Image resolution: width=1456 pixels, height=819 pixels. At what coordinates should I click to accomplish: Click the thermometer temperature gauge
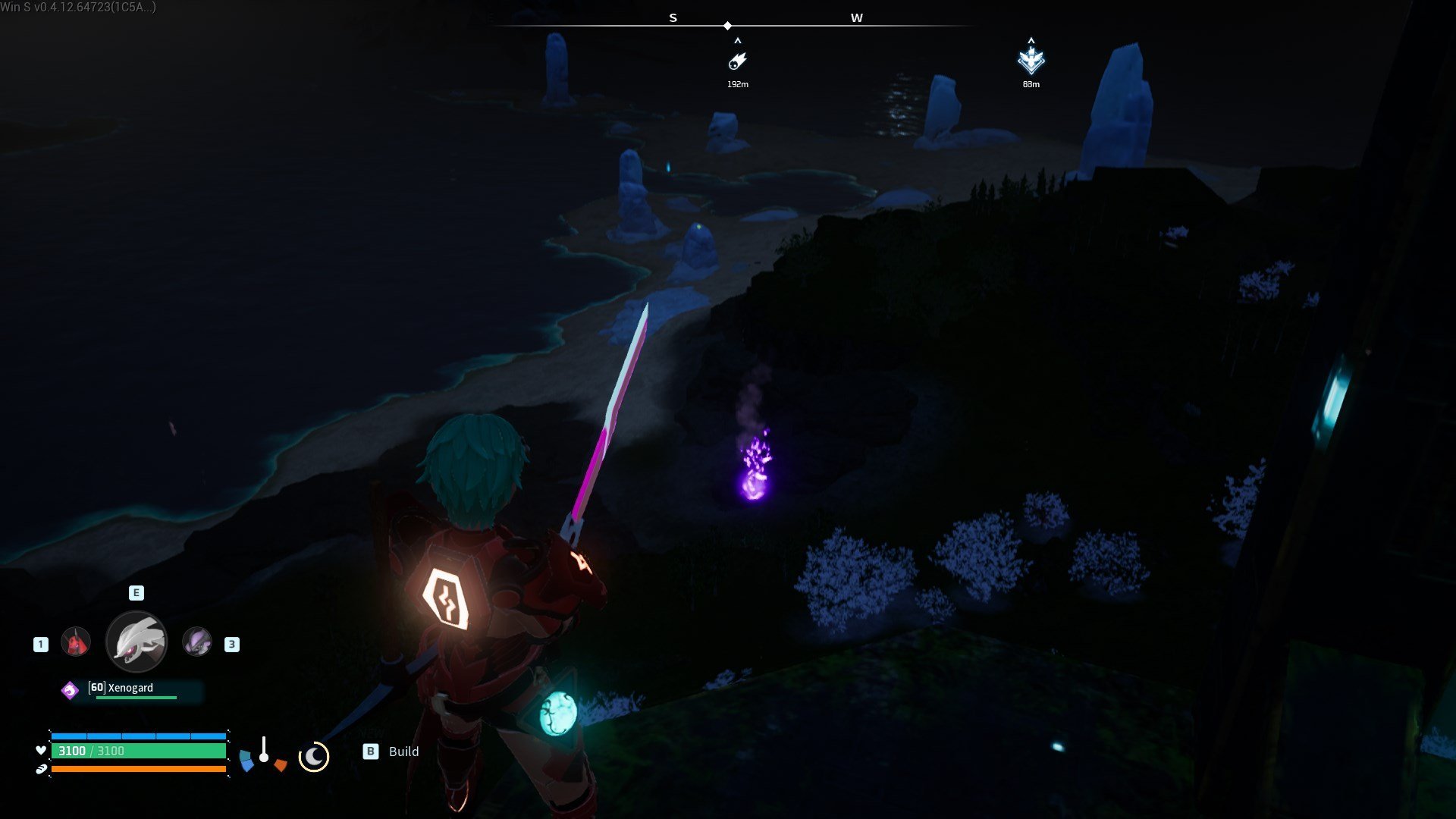pyautogui.click(x=265, y=755)
